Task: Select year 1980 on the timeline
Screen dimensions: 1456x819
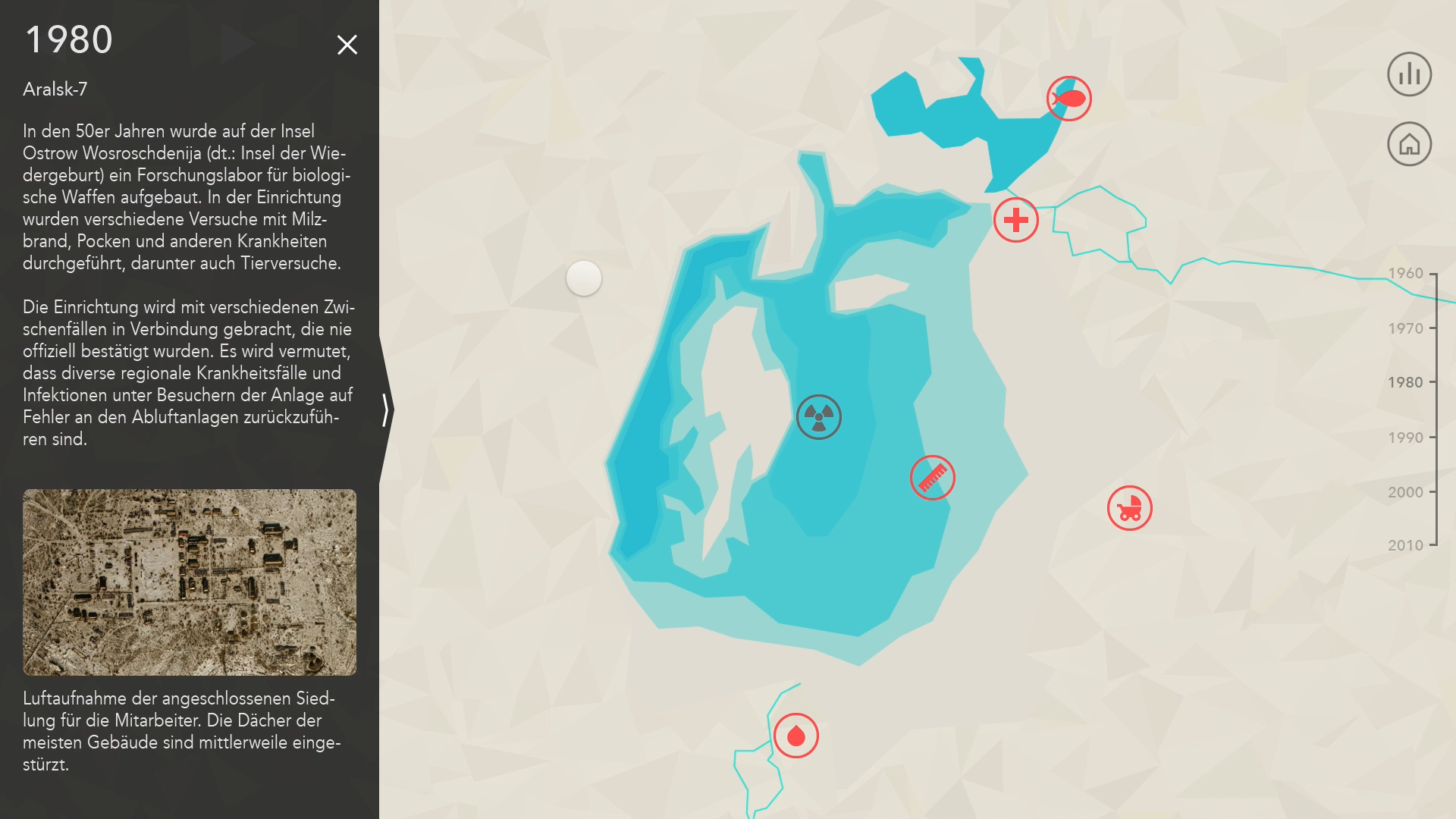Action: [1406, 382]
